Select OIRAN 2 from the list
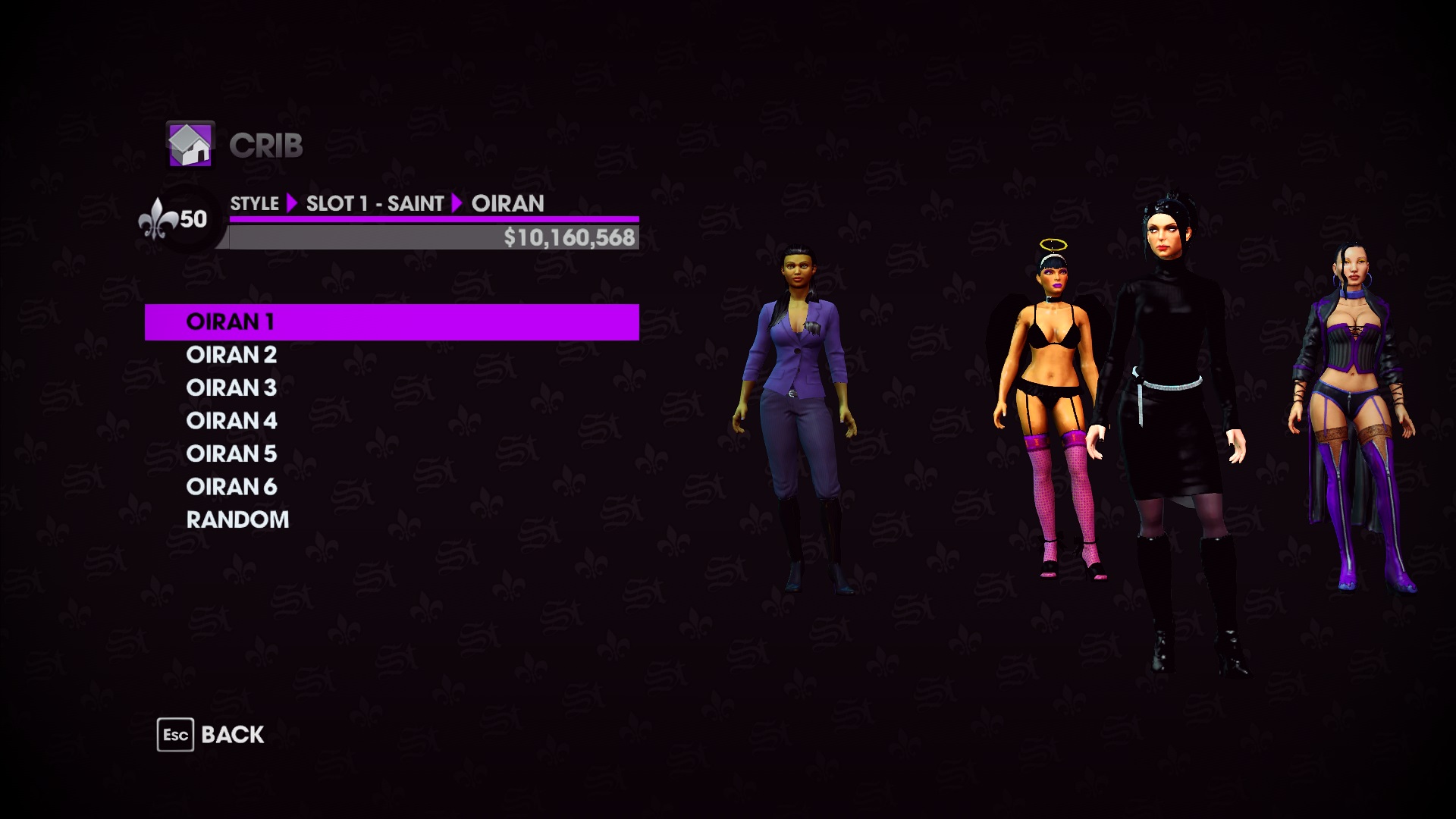 tap(232, 355)
